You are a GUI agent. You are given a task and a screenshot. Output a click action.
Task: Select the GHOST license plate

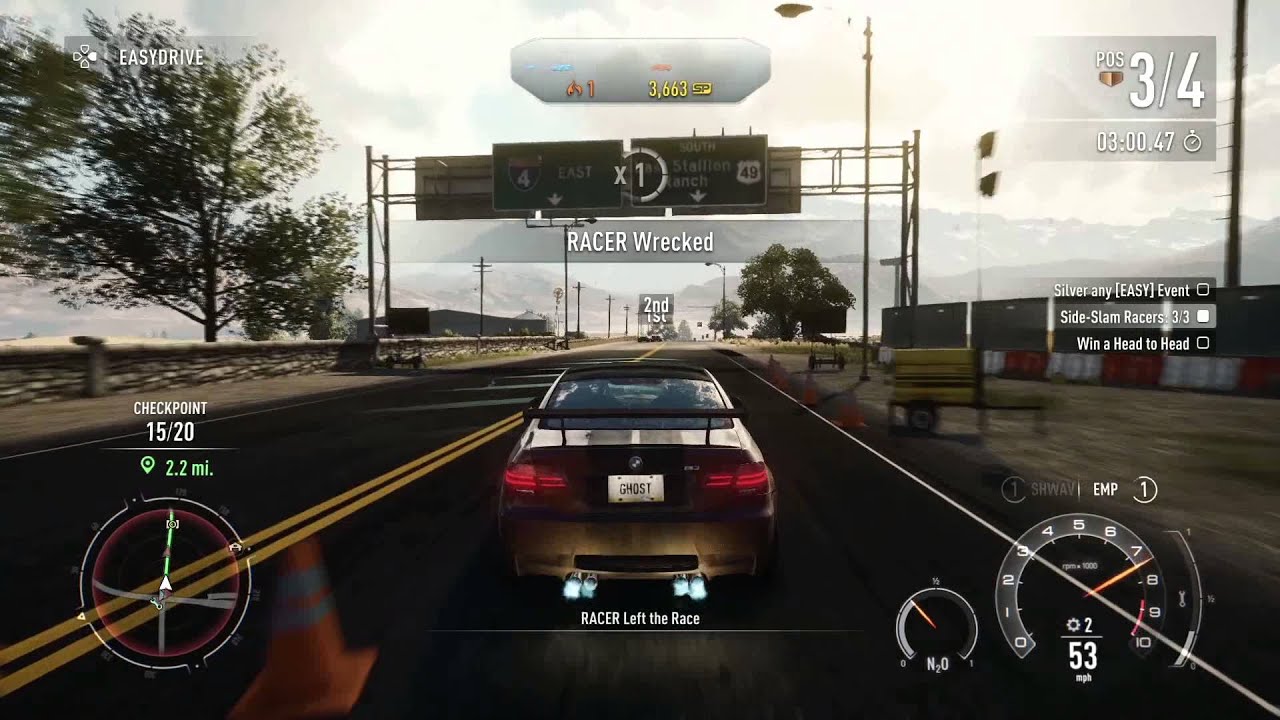[634, 488]
